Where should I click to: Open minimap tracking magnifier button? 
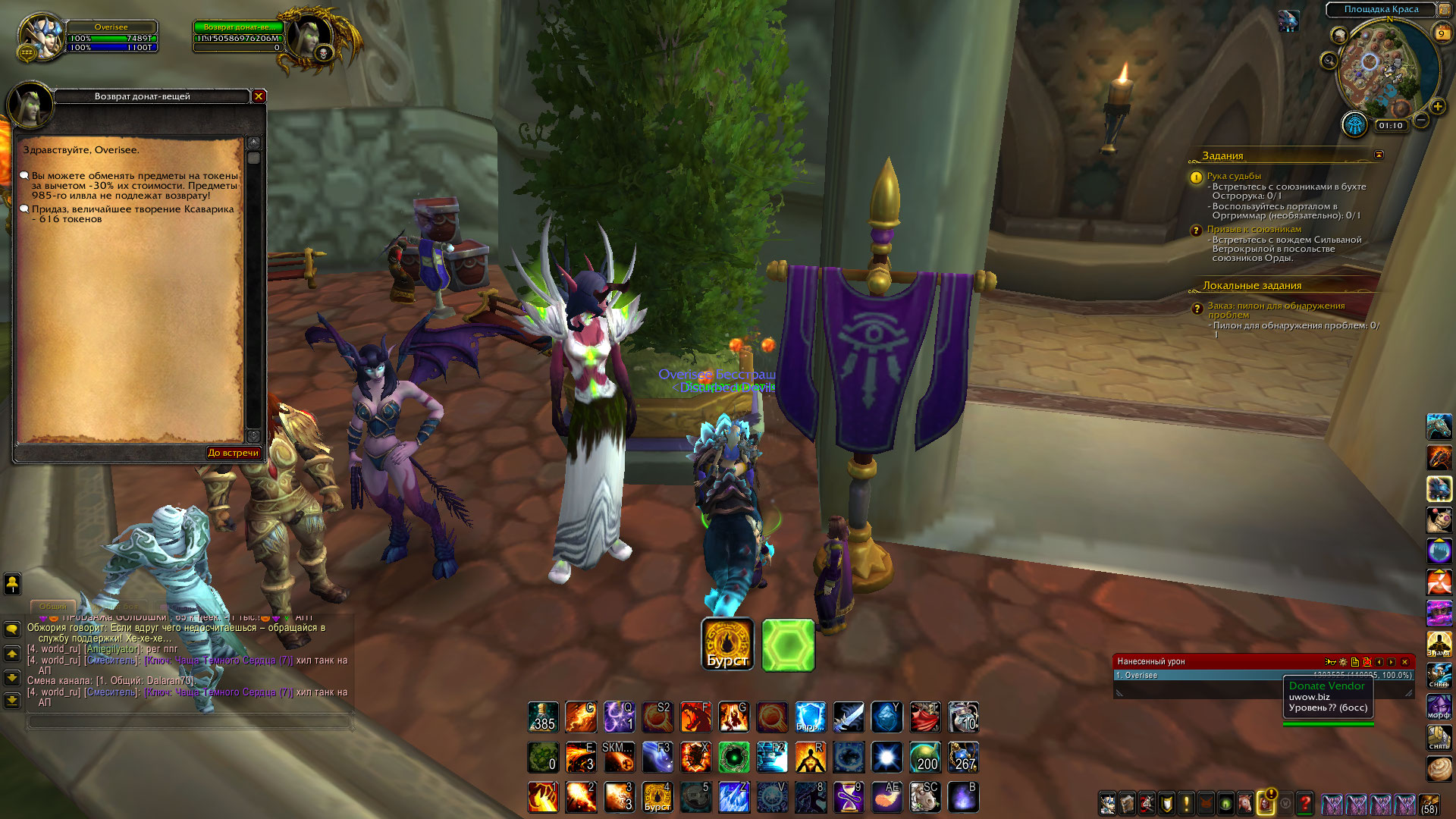click(1329, 61)
